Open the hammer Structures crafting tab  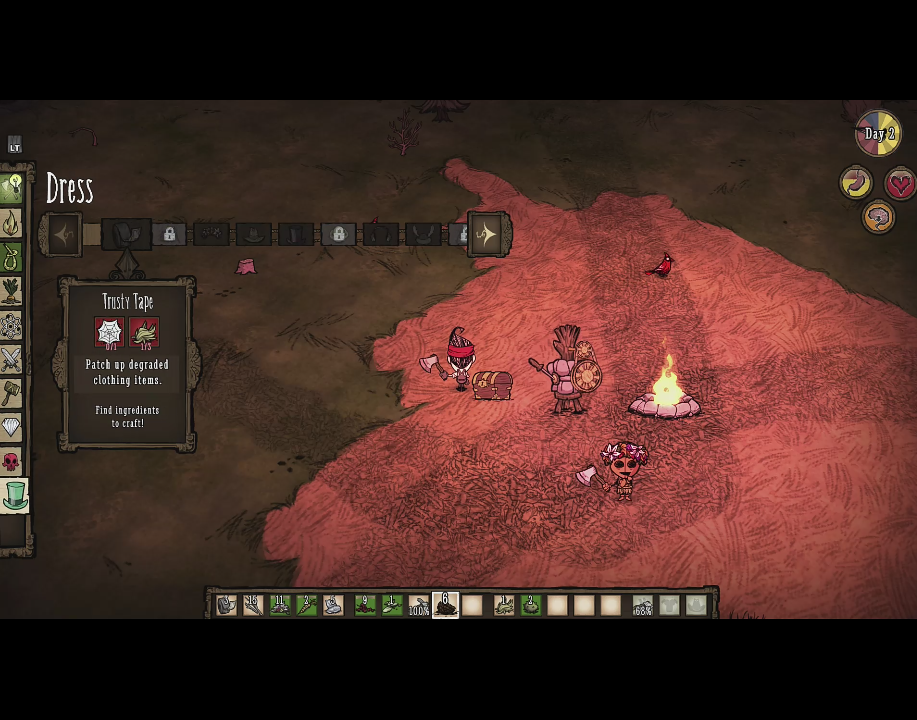12,393
